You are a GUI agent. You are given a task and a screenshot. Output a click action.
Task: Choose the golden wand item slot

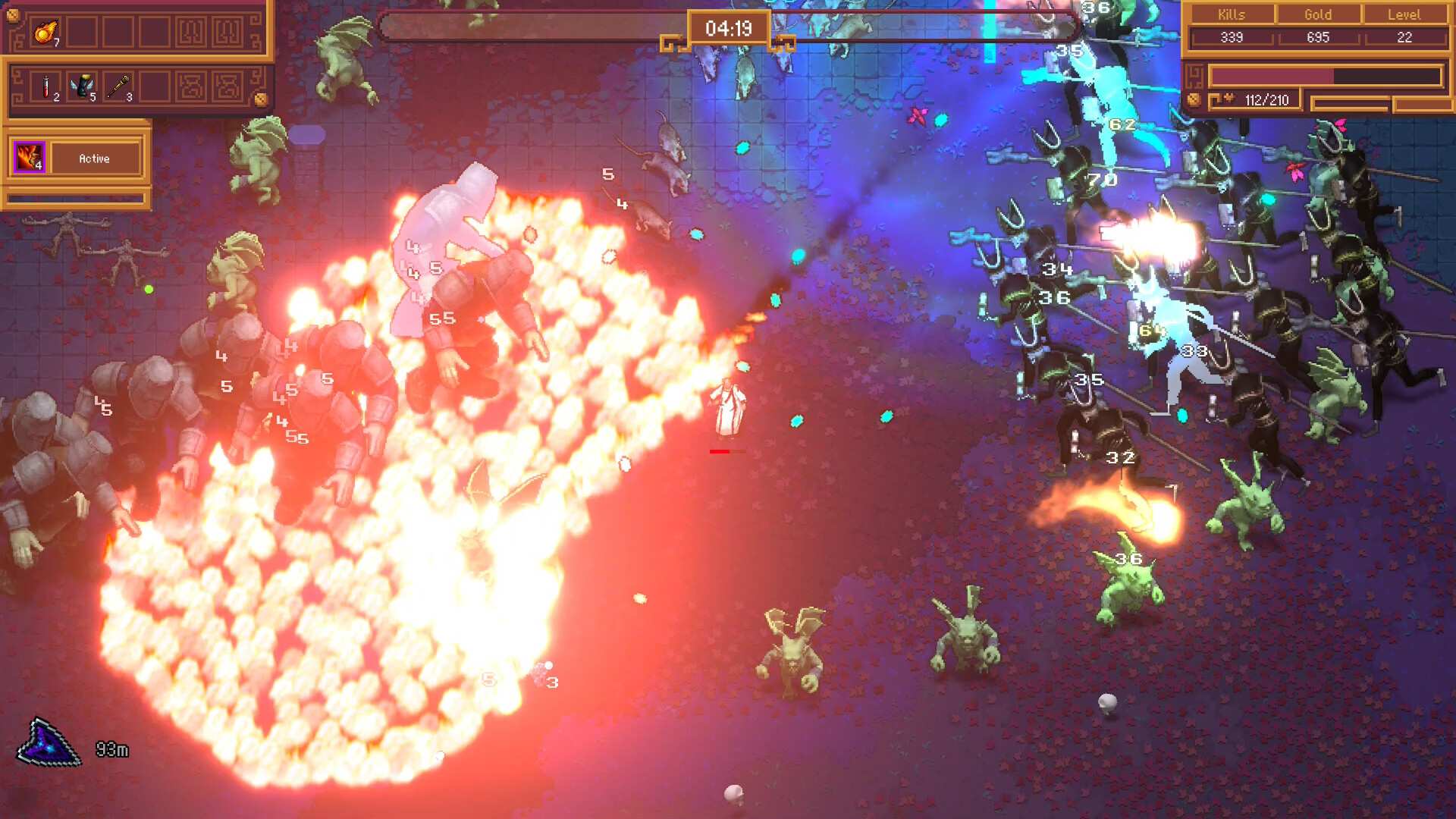tap(118, 86)
